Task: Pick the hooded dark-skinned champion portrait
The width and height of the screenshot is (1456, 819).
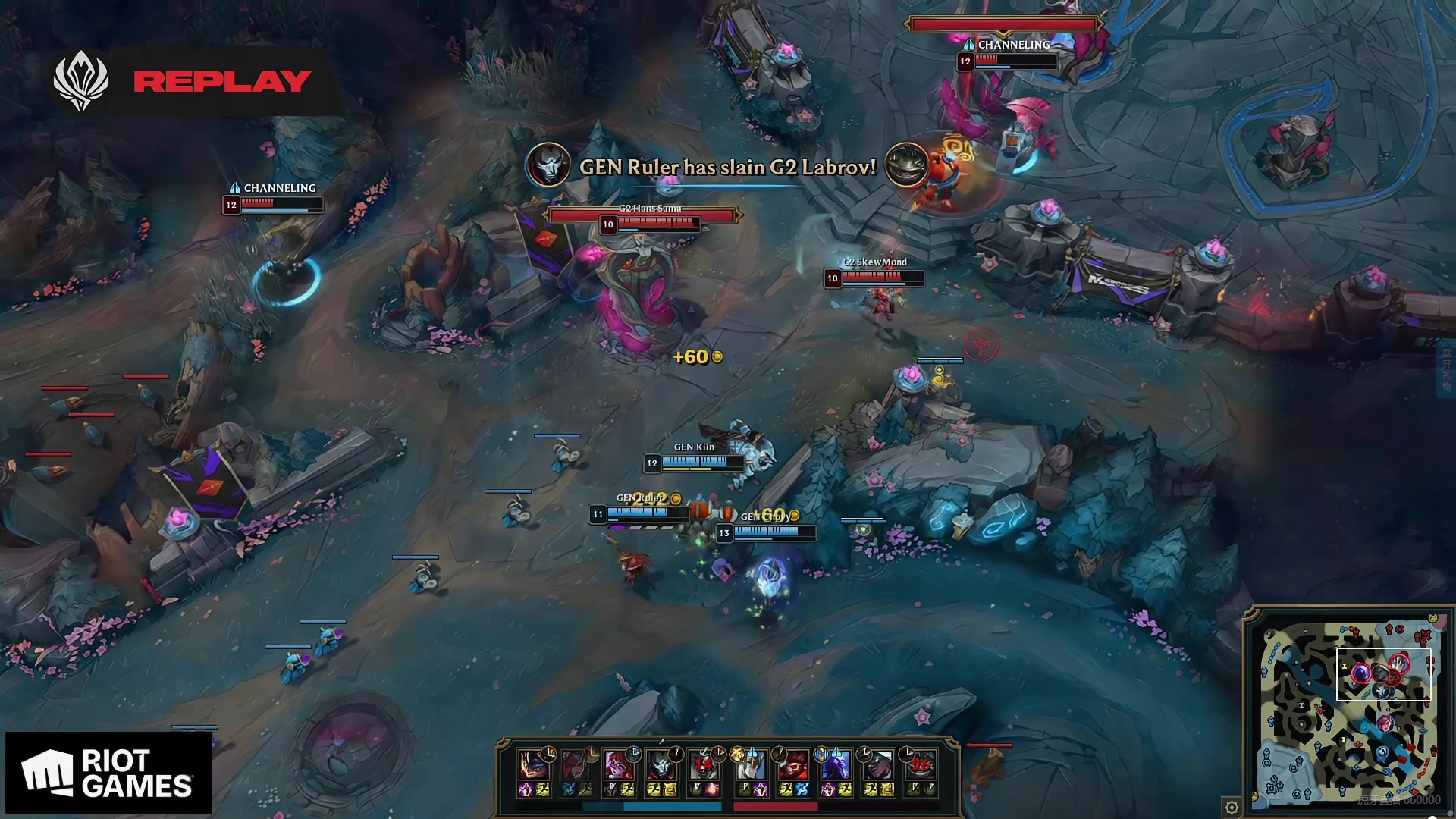Action: 878,764
